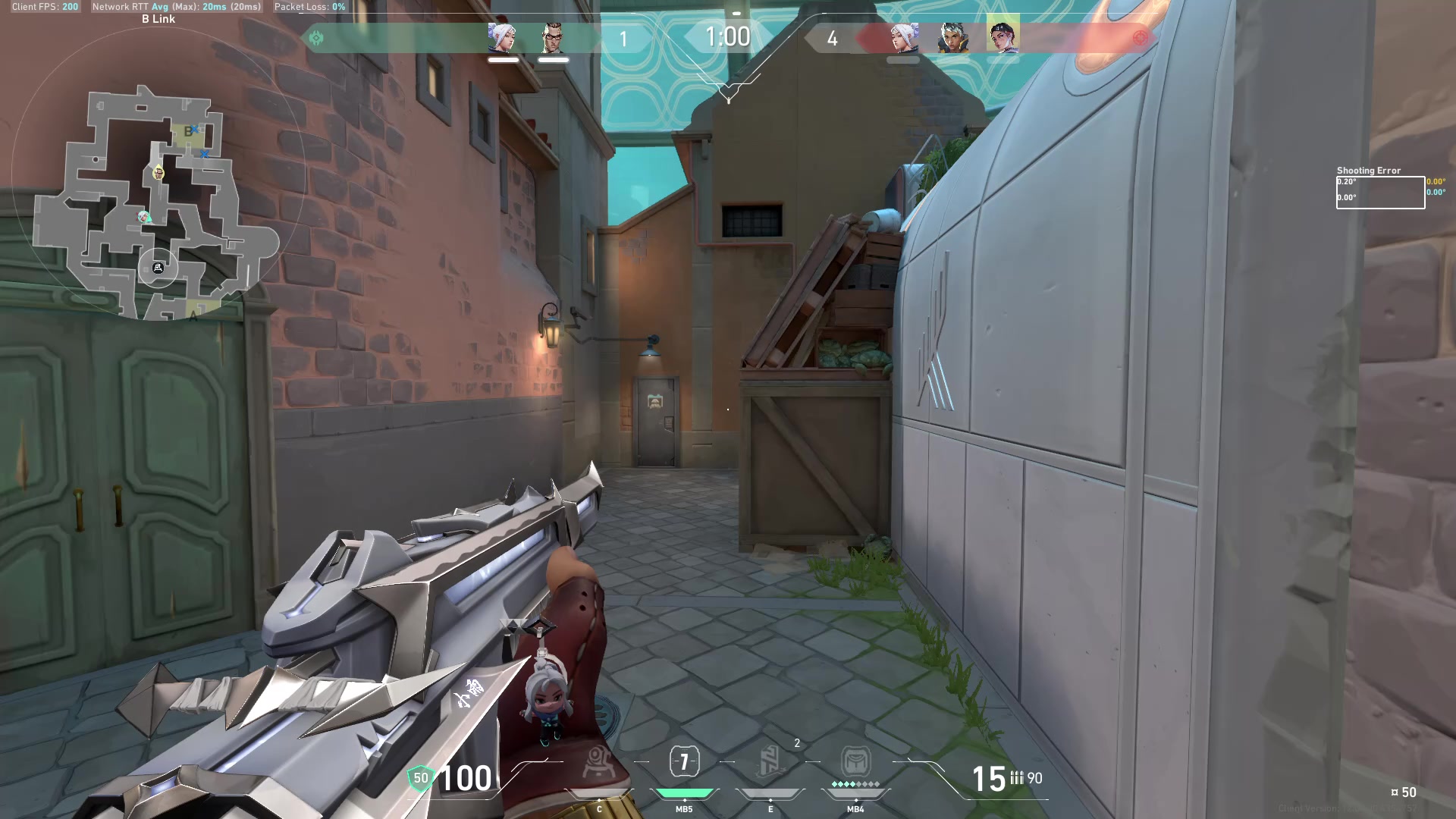This screenshot has height=819, width=1456.
Task: Click the MB5 ability icon showing 7 charges
Action: coord(684,761)
